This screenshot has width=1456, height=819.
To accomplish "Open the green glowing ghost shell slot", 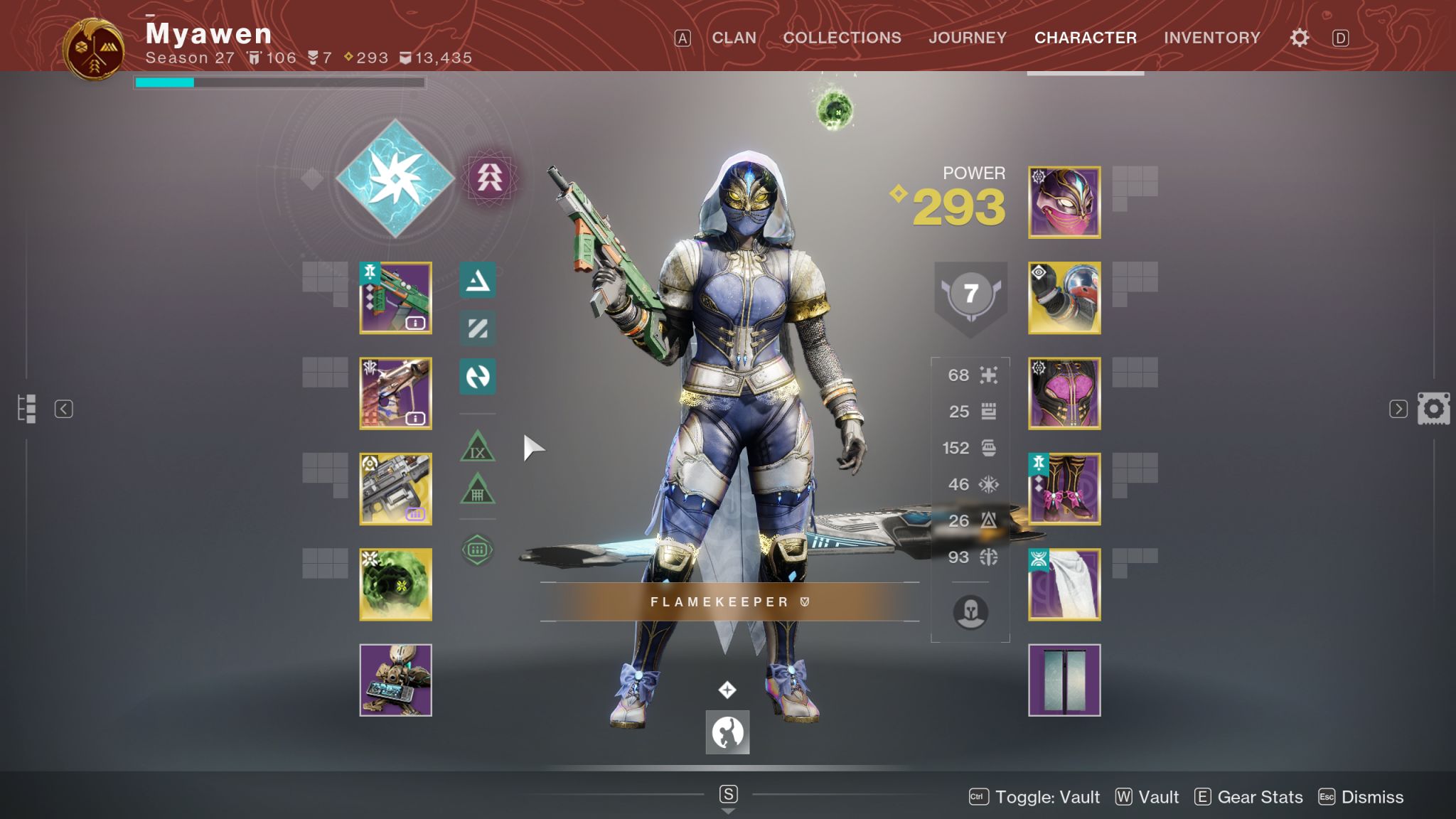I will pos(395,584).
